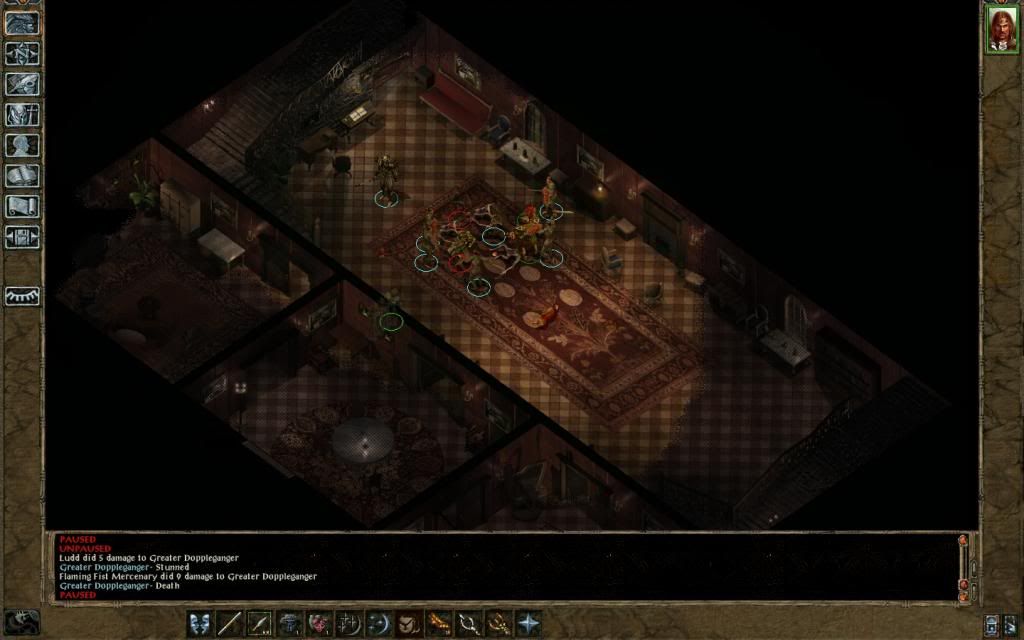Use the red potion quick item

tap(320, 623)
